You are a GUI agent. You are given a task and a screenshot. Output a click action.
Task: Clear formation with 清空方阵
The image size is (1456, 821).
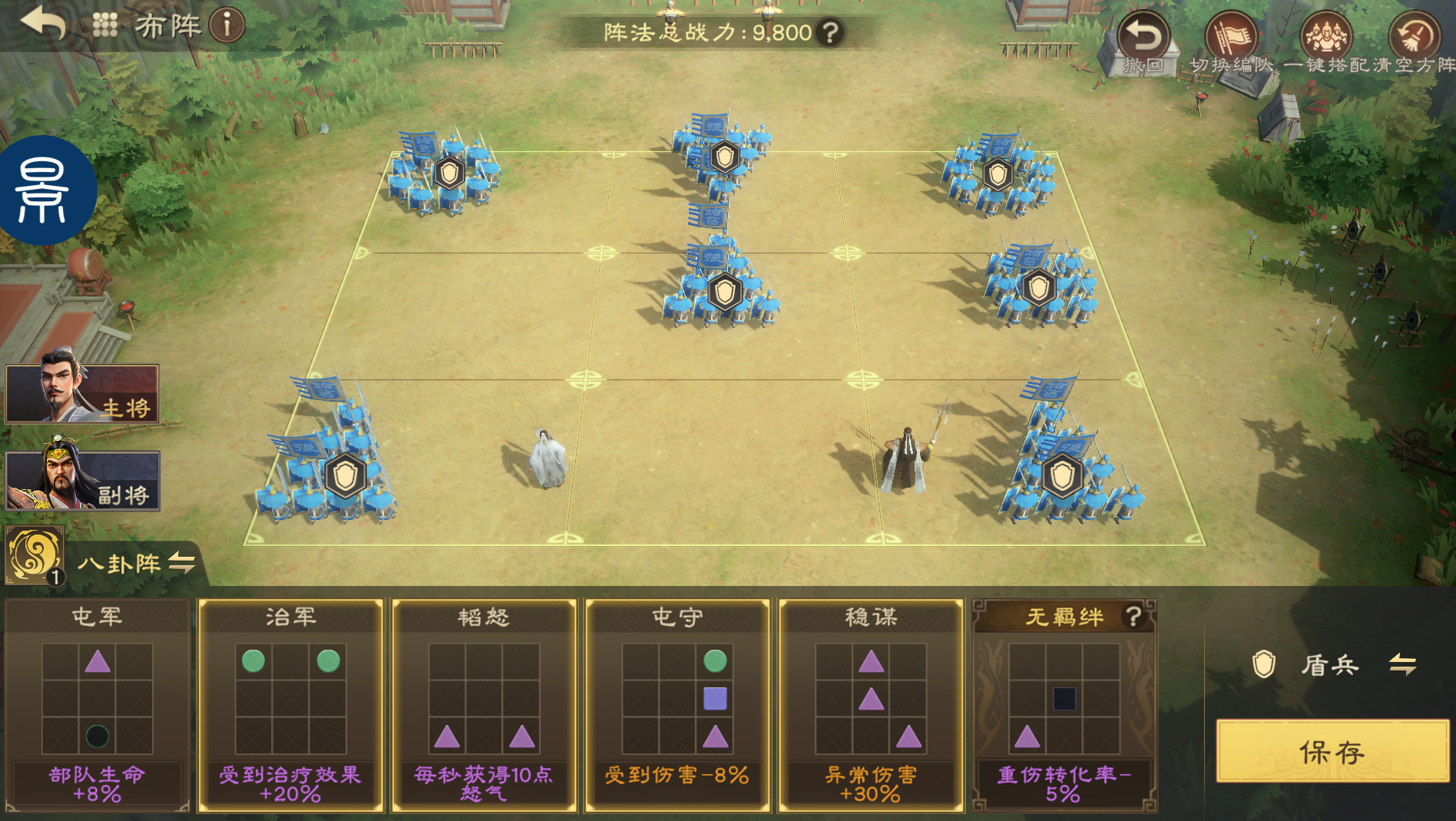click(x=1415, y=42)
